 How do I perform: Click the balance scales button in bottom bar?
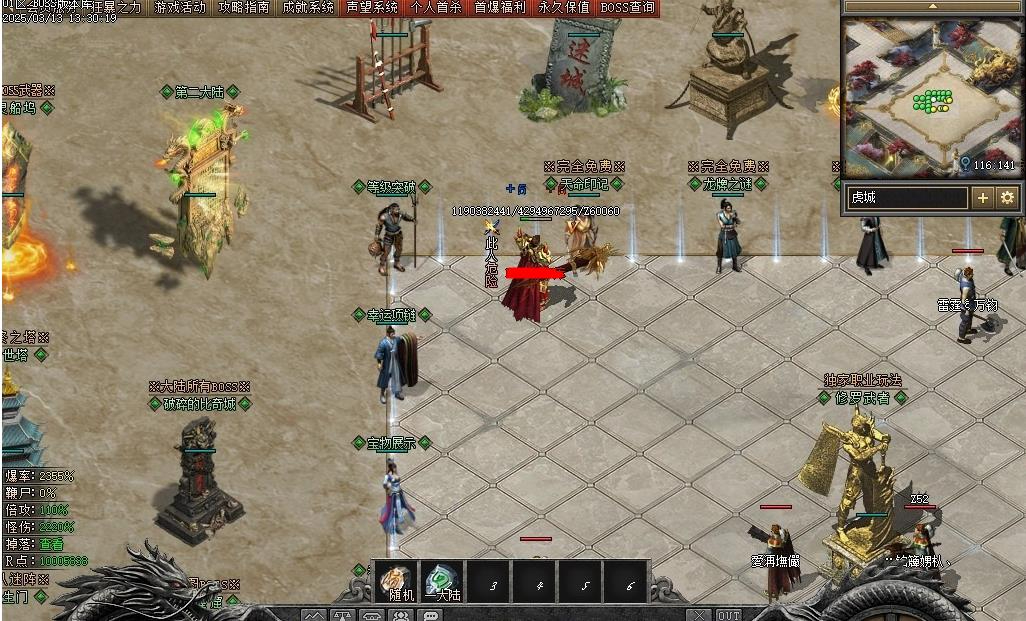(x=343, y=615)
